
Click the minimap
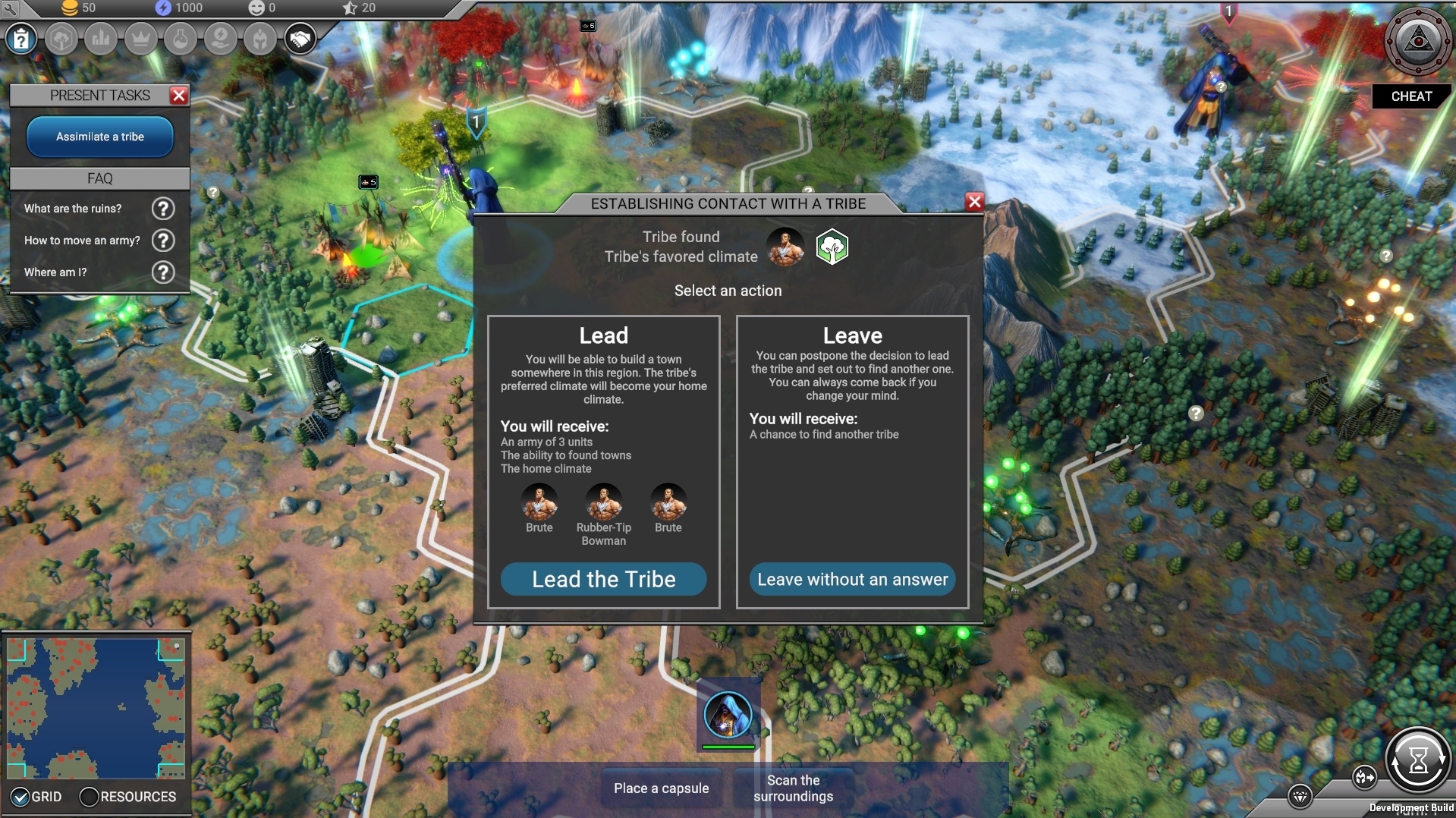[96, 707]
